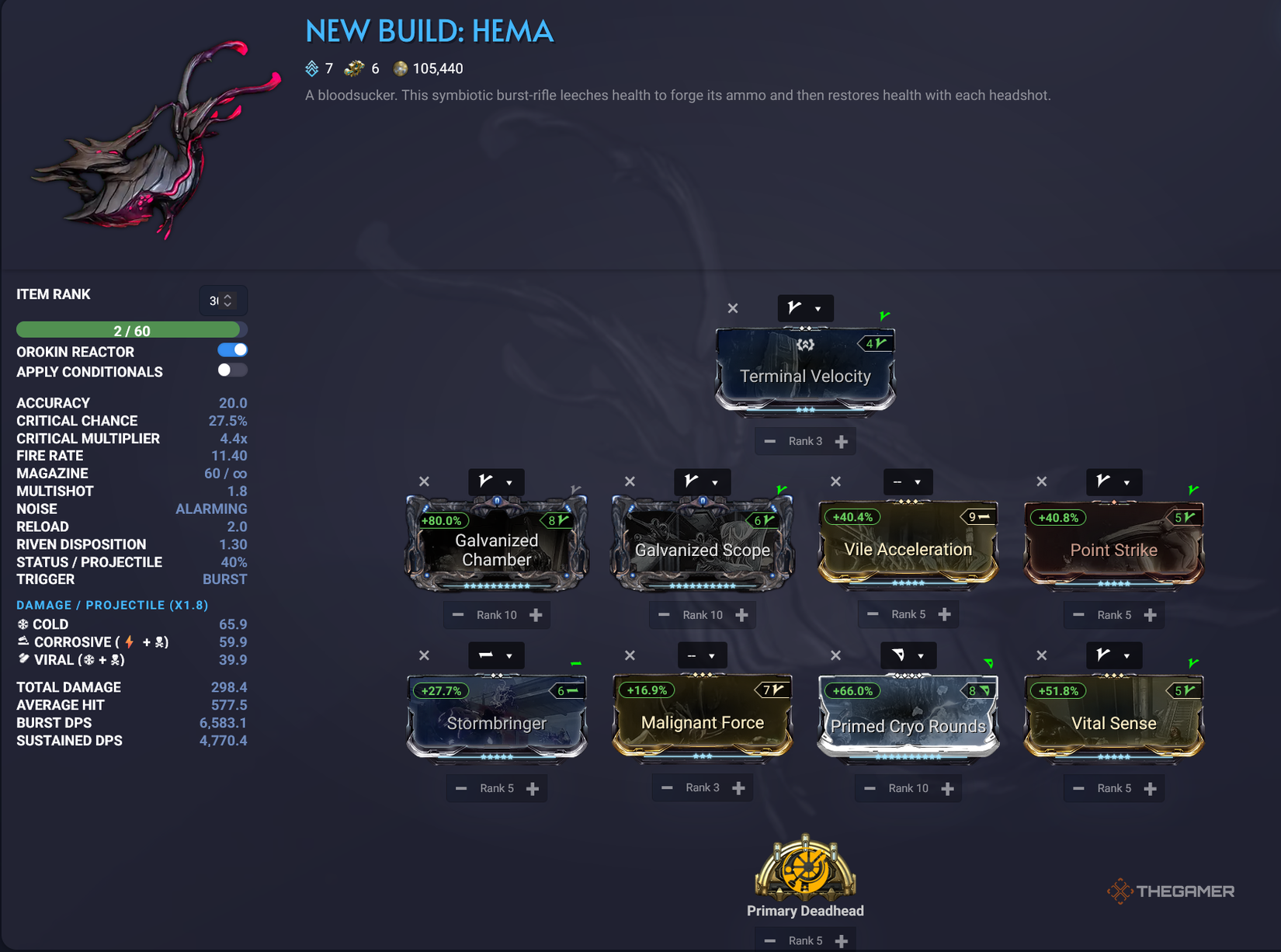Click the 2/60 capacity progress bar

coord(131,329)
